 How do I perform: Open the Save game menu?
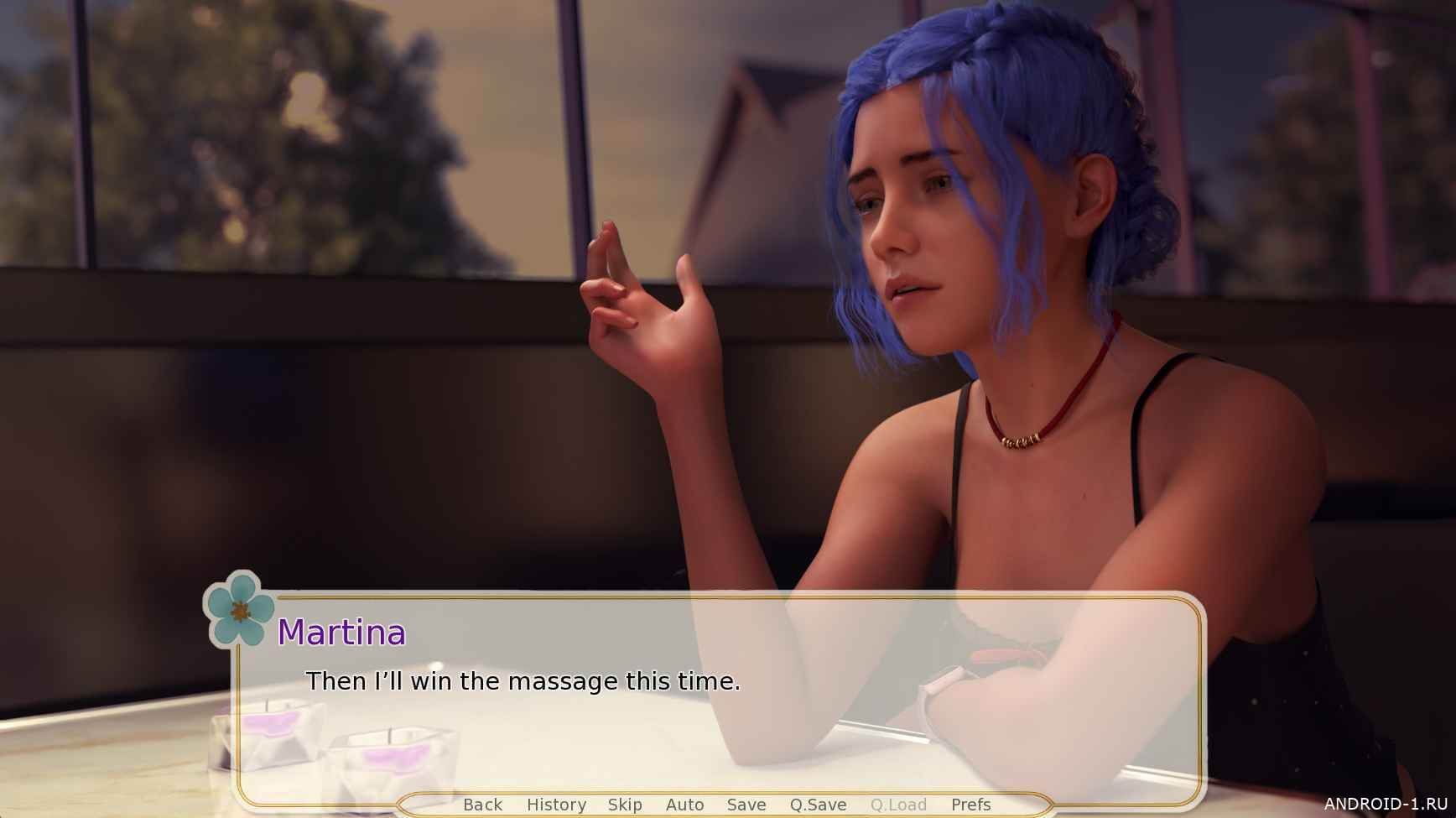[746, 805]
